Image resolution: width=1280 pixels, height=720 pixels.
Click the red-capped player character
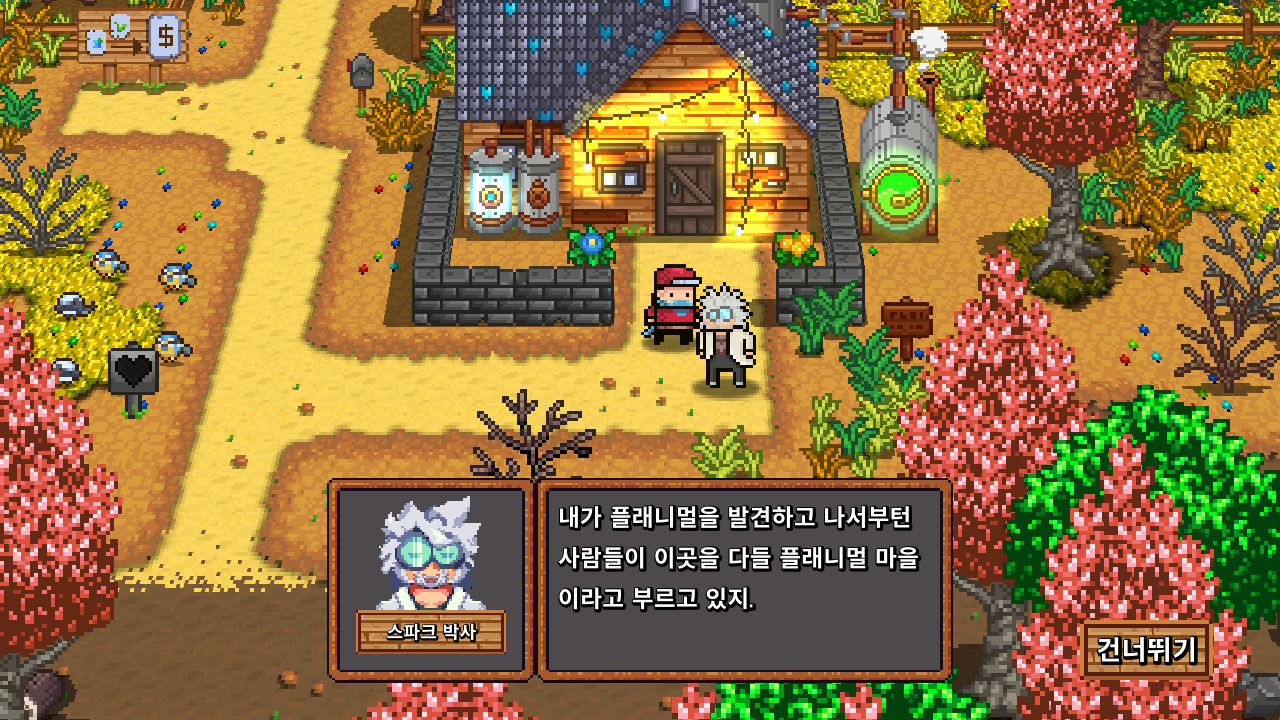672,300
